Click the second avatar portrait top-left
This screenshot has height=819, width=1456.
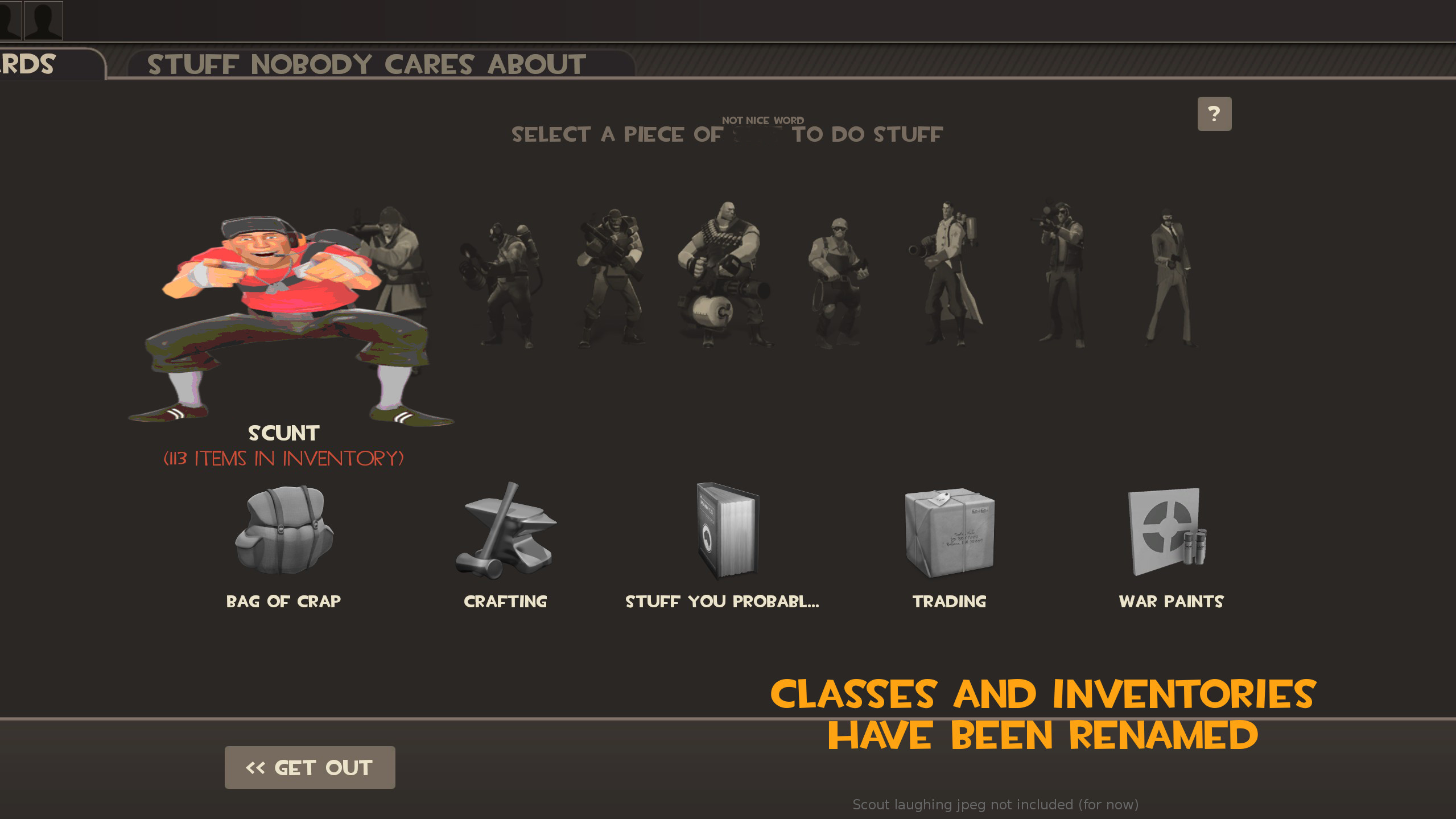click(43, 20)
